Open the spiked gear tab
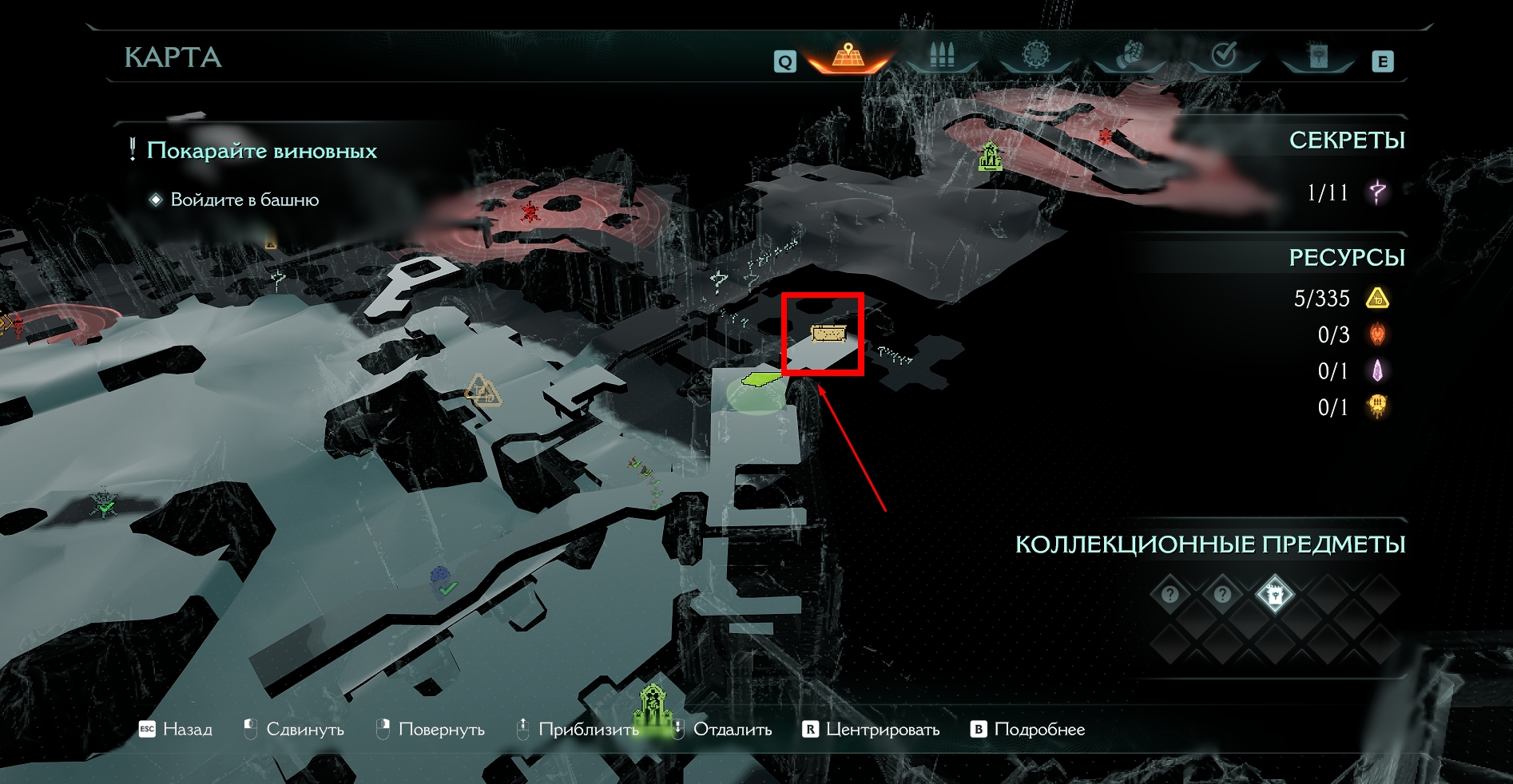This screenshot has height=784, width=1513. [1035, 56]
